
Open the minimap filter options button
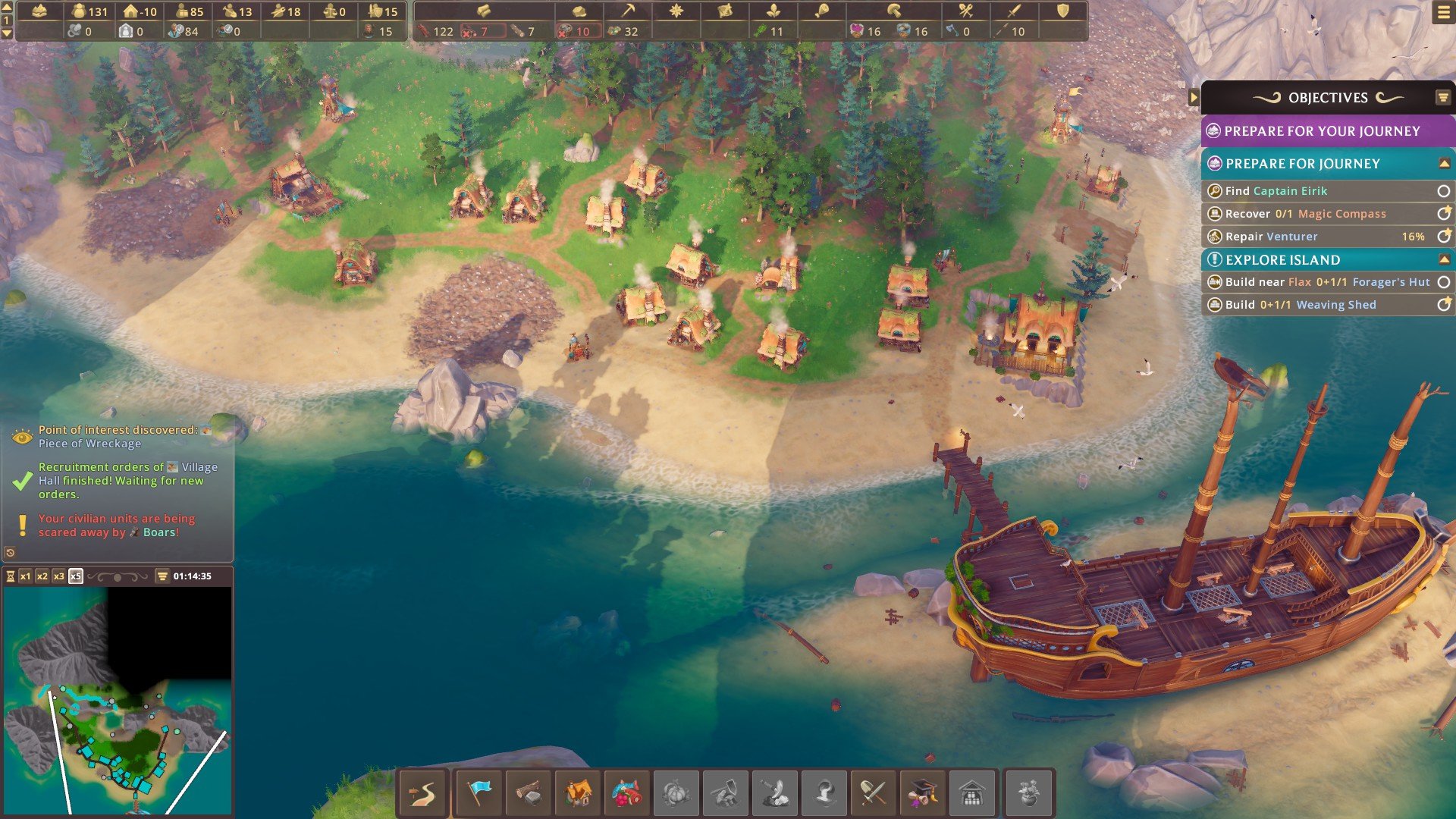pos(162,576)
